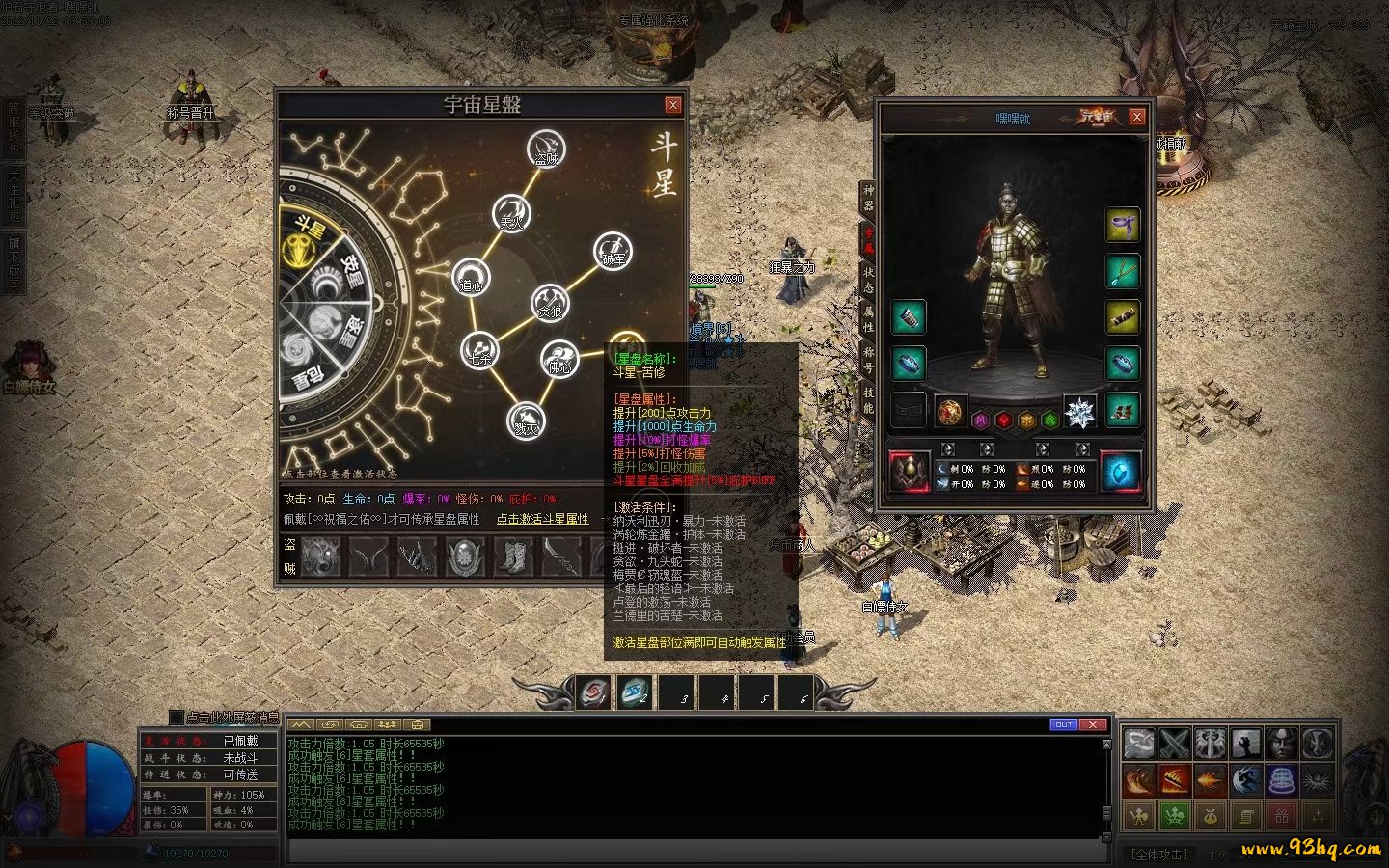Select the purple belt equipment slot
Viewport: 1389px width, 868px height.
pos(1122,226)
